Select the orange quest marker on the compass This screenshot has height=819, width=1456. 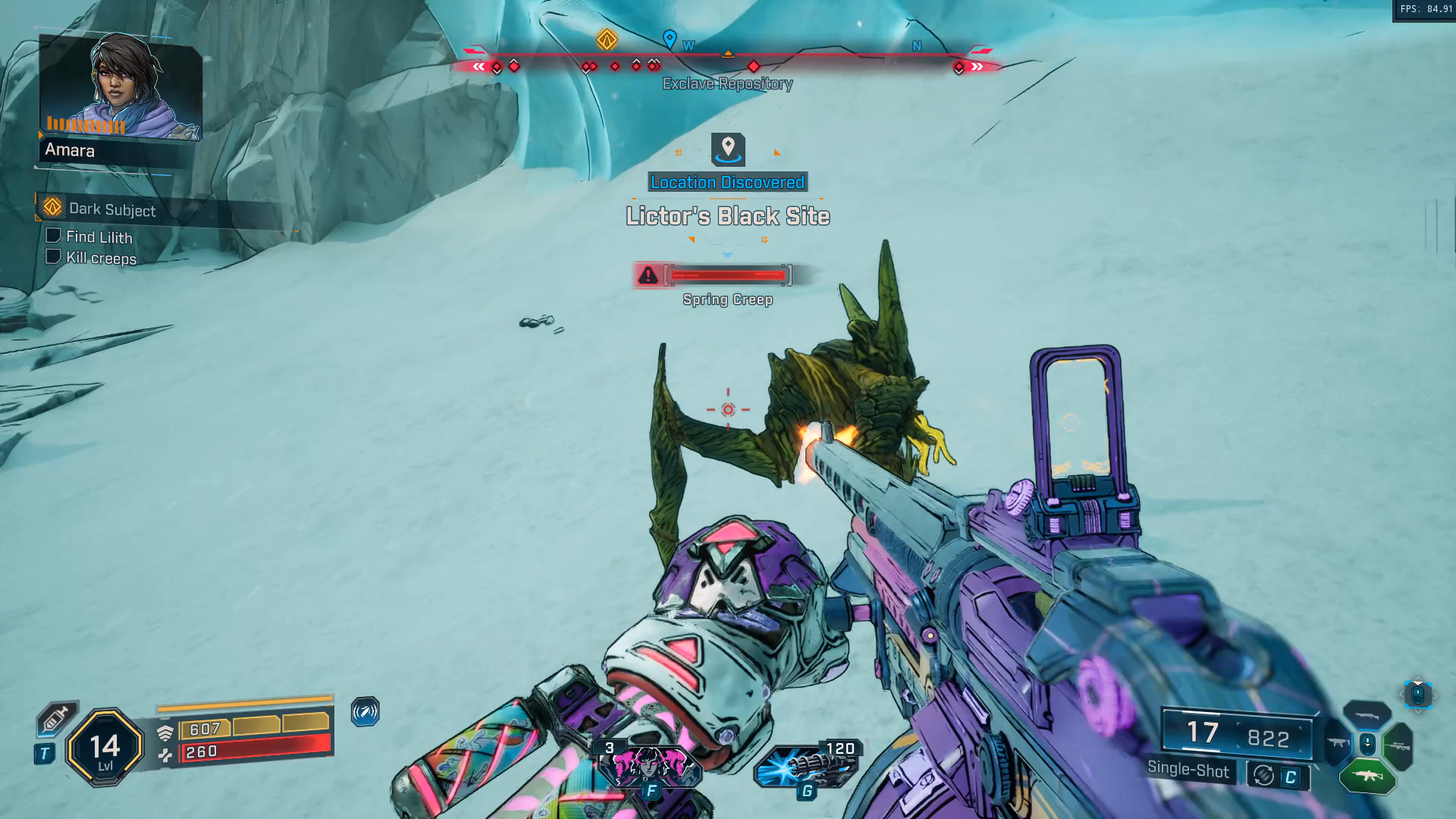(x=606, y=39)
